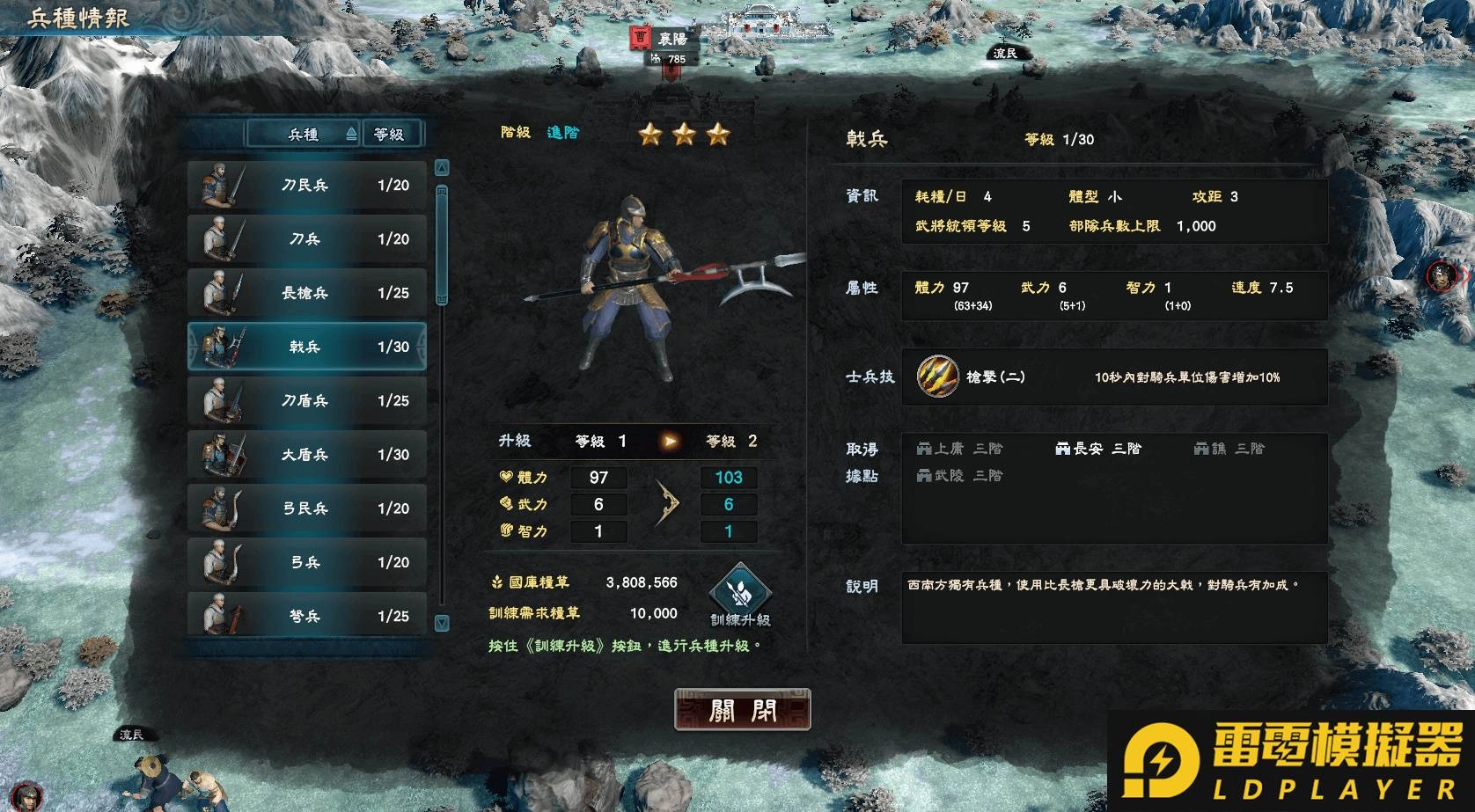The height and width of the screenshot is (812, 1475).
Task: Click the troop list scroll-down arrow
Action: pyautogui.click(x=442, y=623)
